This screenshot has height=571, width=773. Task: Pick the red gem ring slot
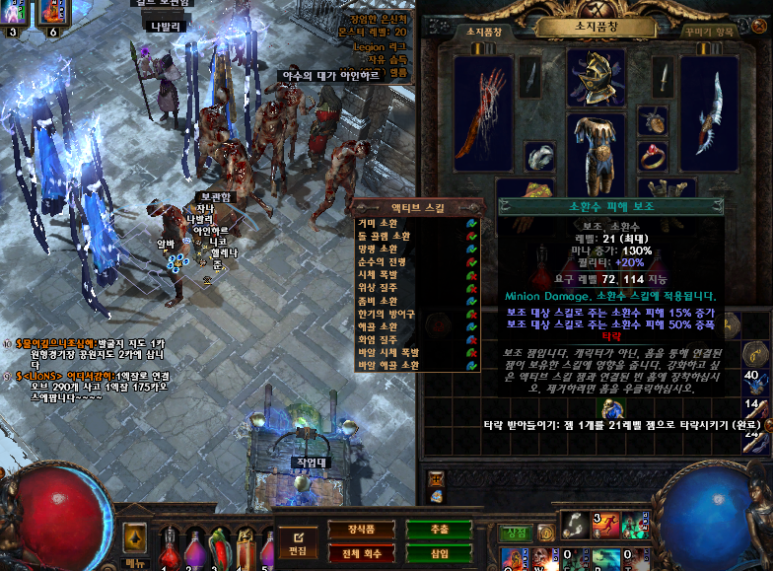tap(654, 156)
